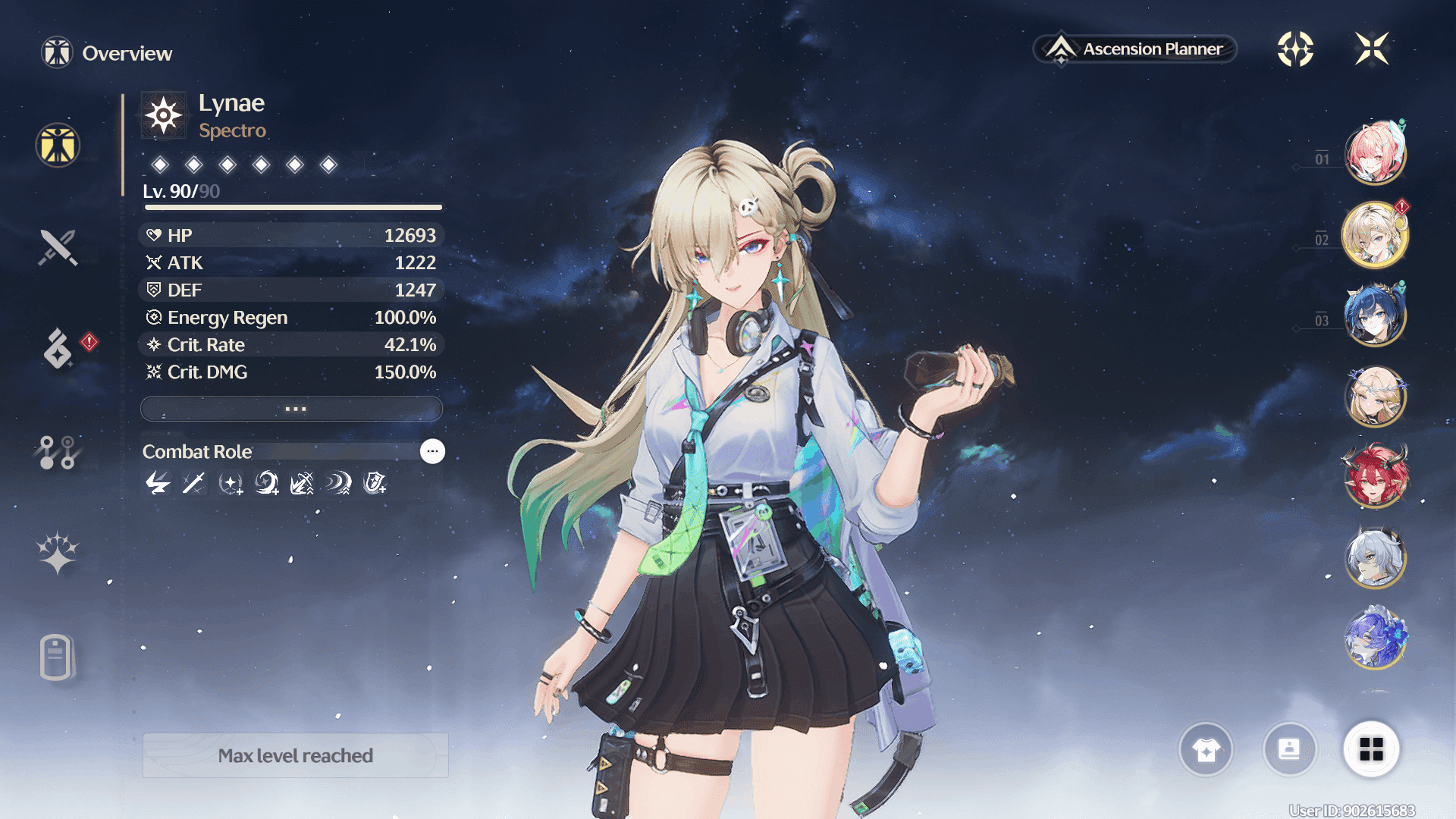Open the four-square grid view button

click(x=1371, y=750)
